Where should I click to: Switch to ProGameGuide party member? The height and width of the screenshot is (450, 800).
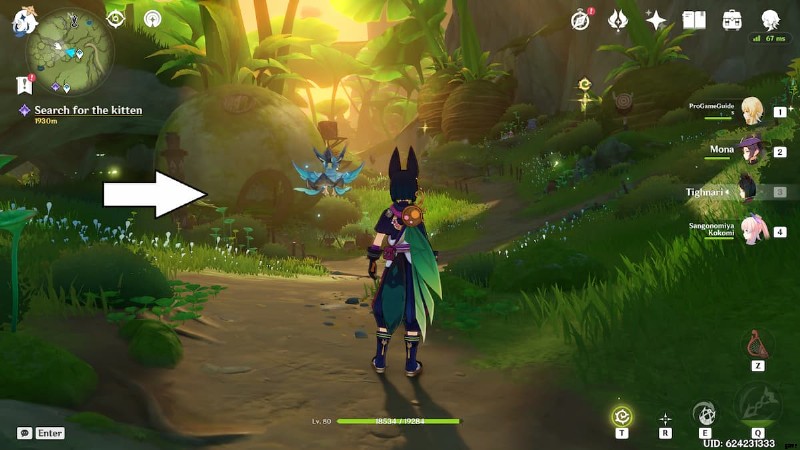[750, 113]
